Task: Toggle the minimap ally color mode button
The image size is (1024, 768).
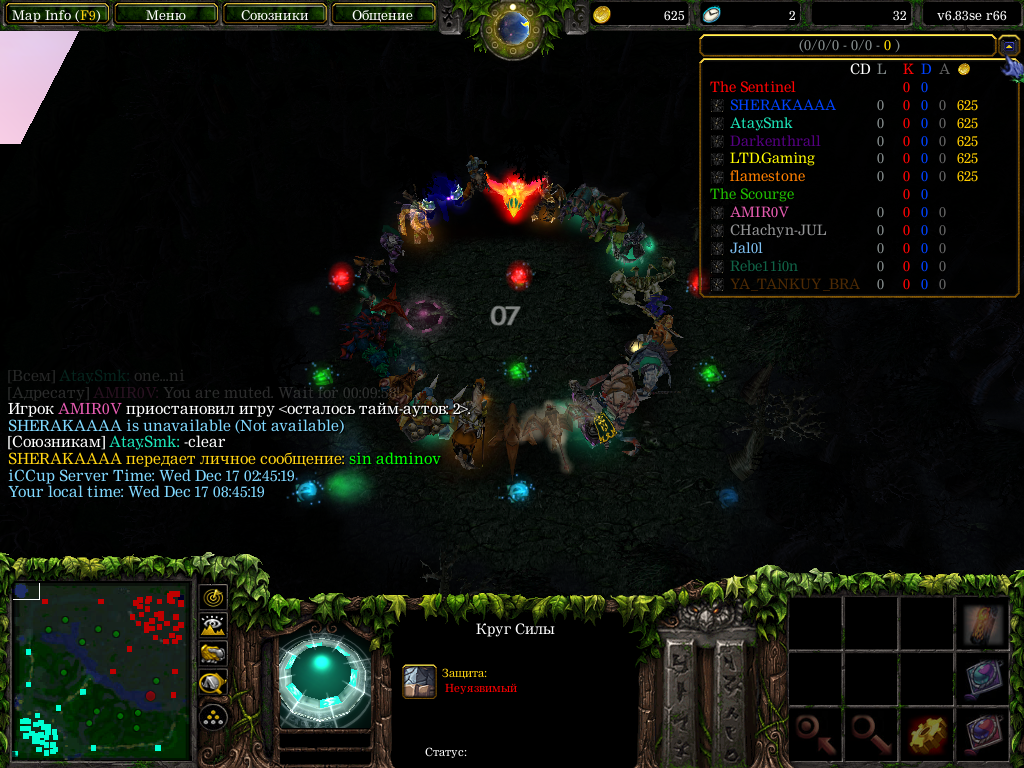Action: coord(213,655)
